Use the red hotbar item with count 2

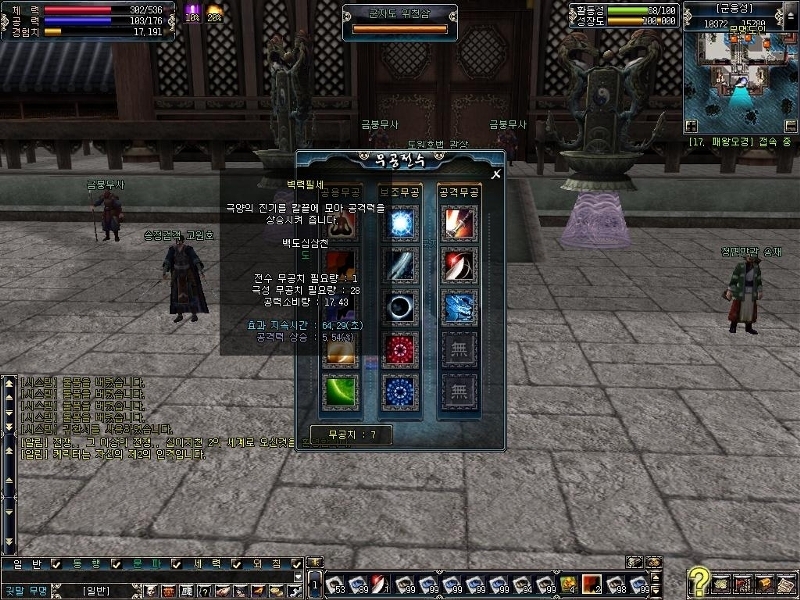coord(591,583)
